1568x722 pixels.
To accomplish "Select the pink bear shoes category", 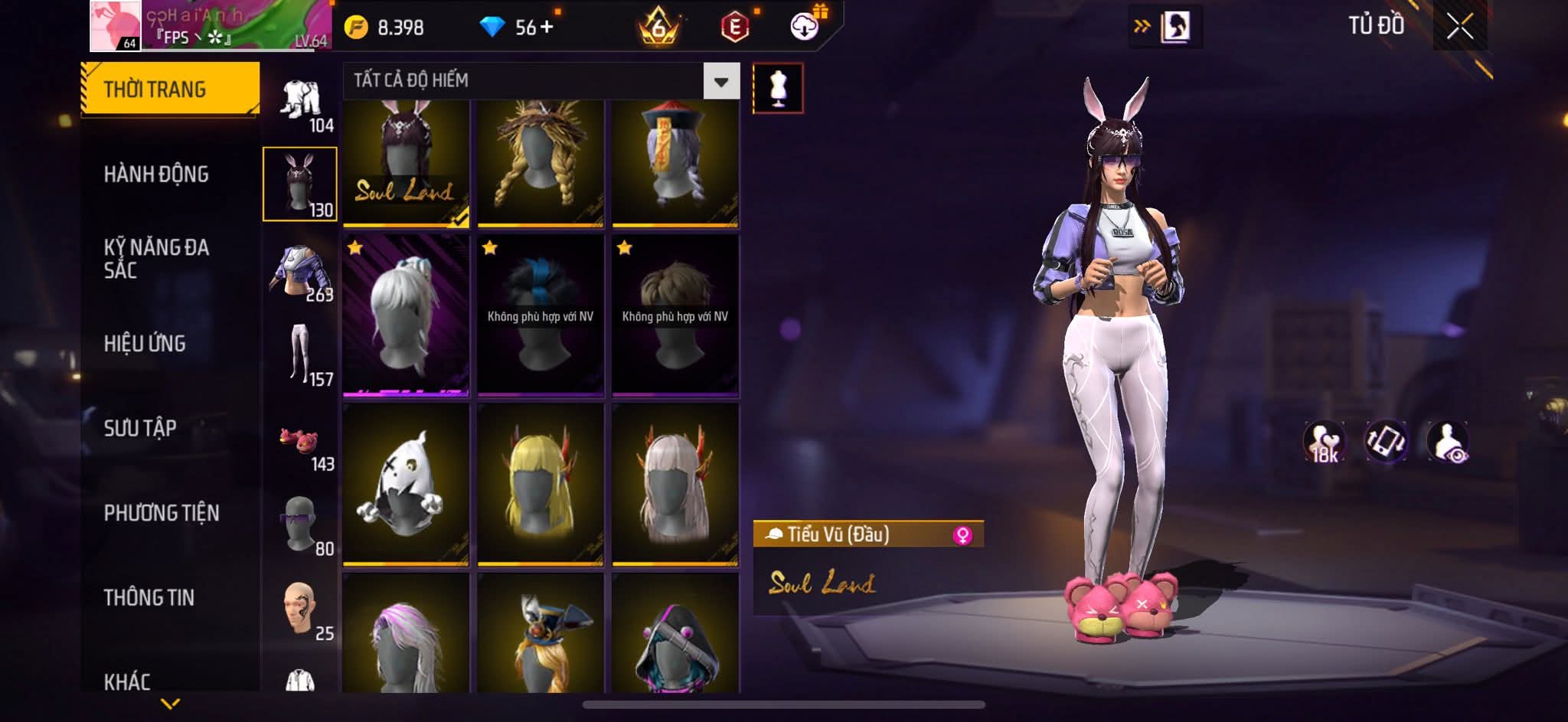I will point(301,444).
